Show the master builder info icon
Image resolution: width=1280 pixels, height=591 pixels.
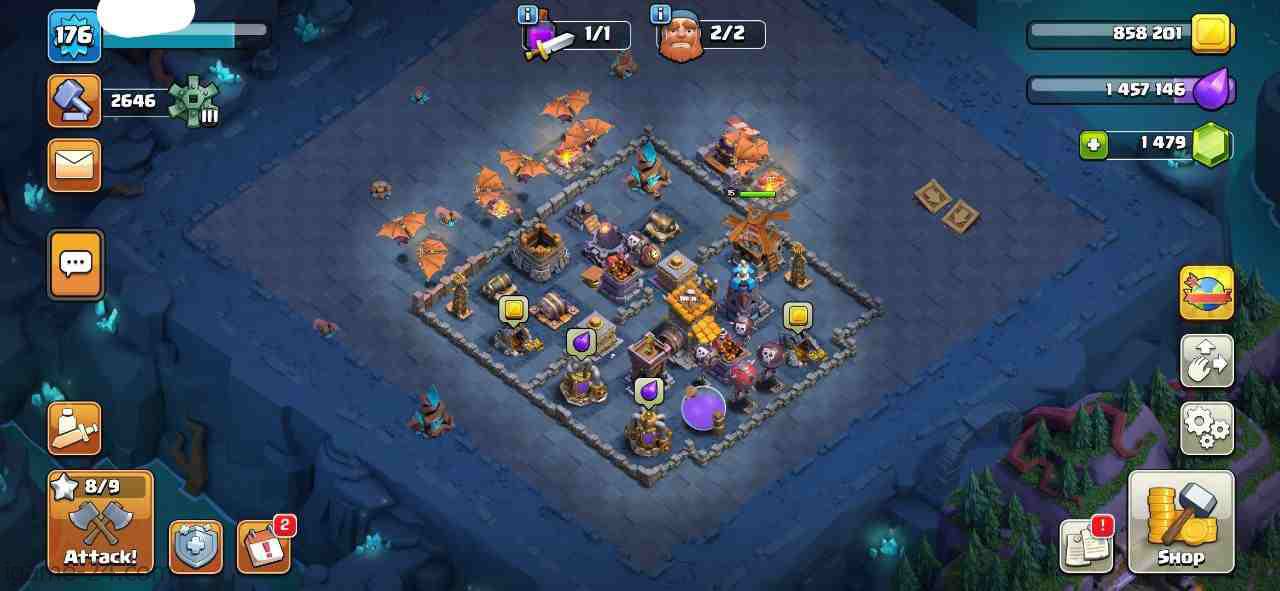click(660, 14)
